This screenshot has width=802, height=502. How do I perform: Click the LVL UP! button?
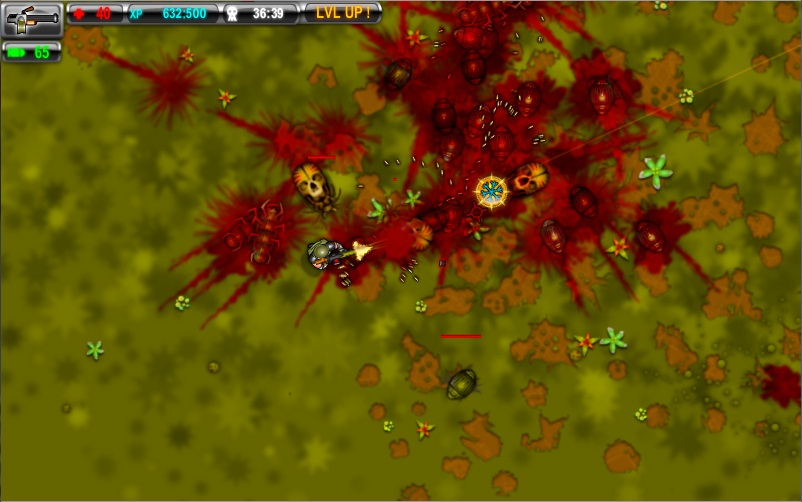pos(343,13)
